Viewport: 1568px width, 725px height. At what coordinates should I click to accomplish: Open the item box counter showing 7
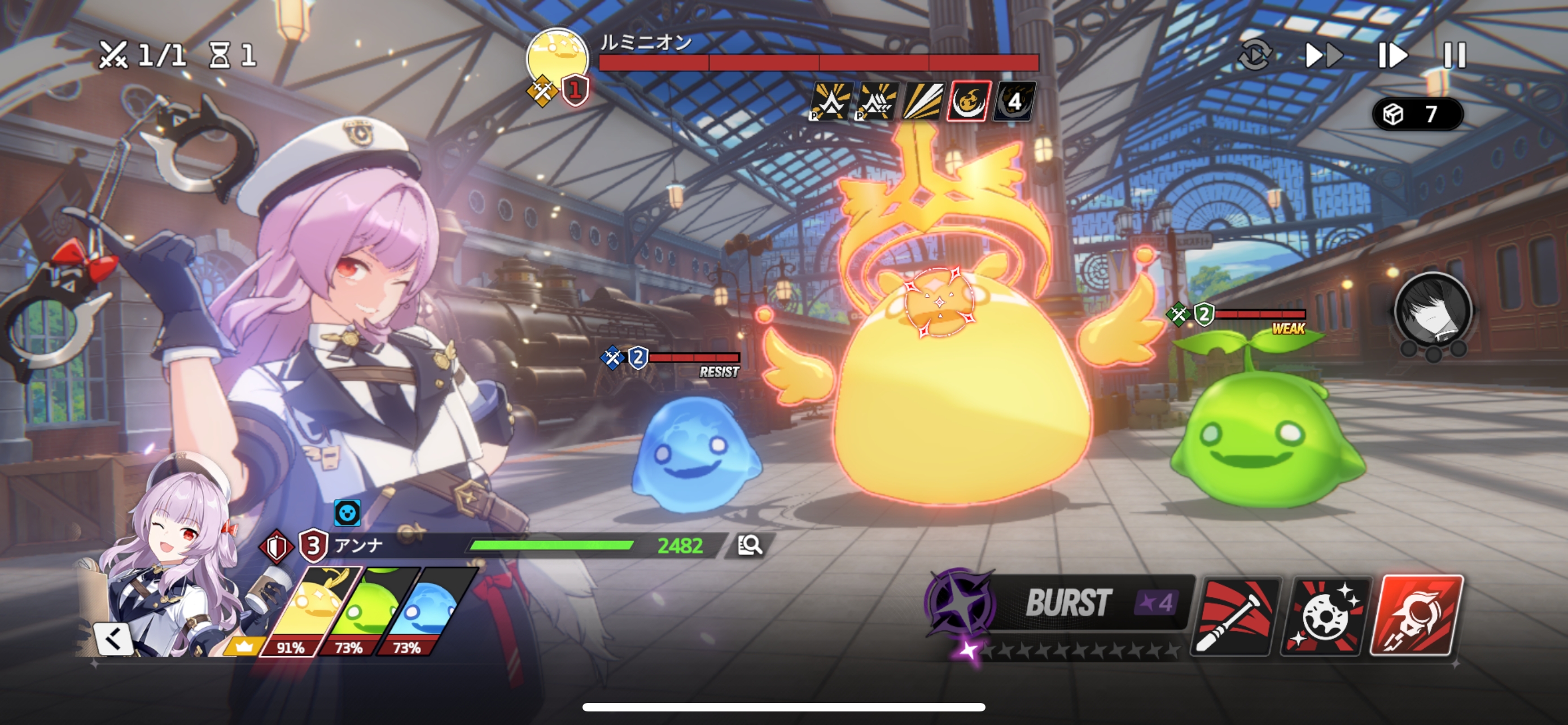1417,114
